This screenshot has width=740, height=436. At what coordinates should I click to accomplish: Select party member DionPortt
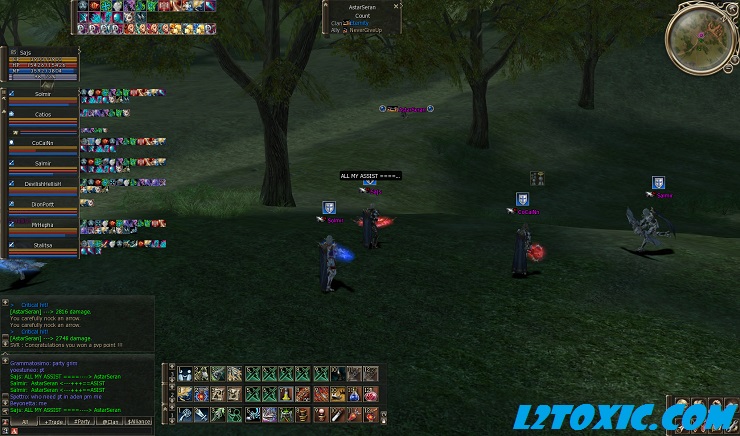click(43, 205)
